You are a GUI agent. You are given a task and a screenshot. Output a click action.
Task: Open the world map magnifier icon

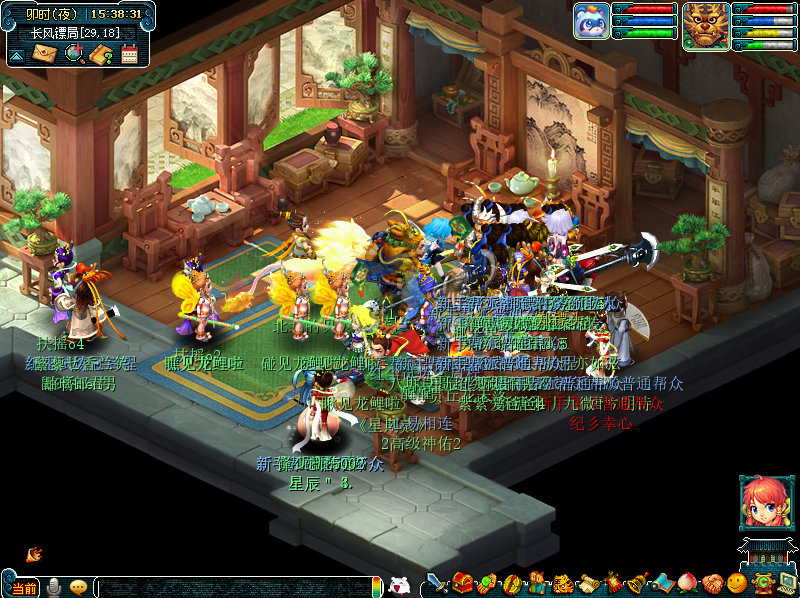[74, 54]
